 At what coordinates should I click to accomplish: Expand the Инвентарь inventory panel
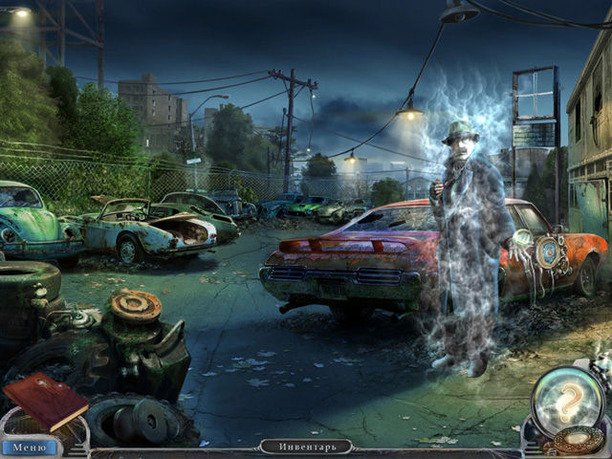tap(306, 447)
